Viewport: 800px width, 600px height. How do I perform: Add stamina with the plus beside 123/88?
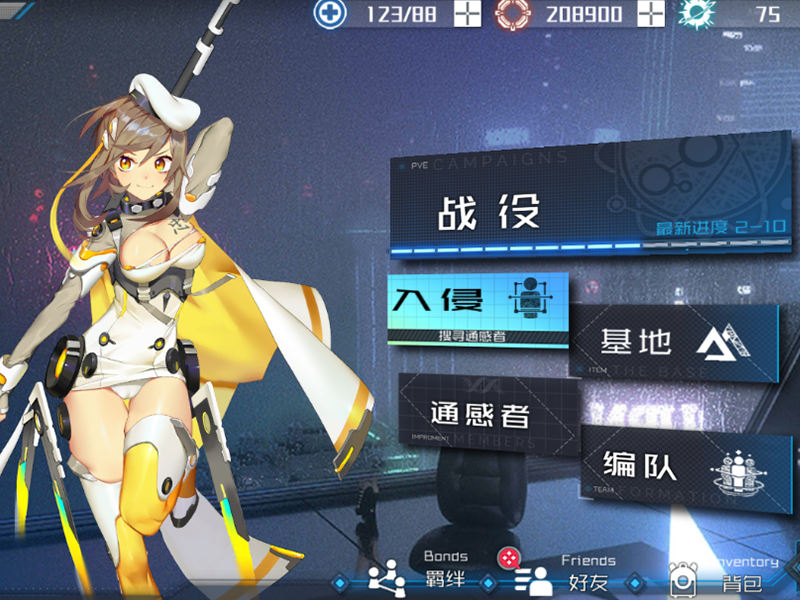click(x=468, y=14)
